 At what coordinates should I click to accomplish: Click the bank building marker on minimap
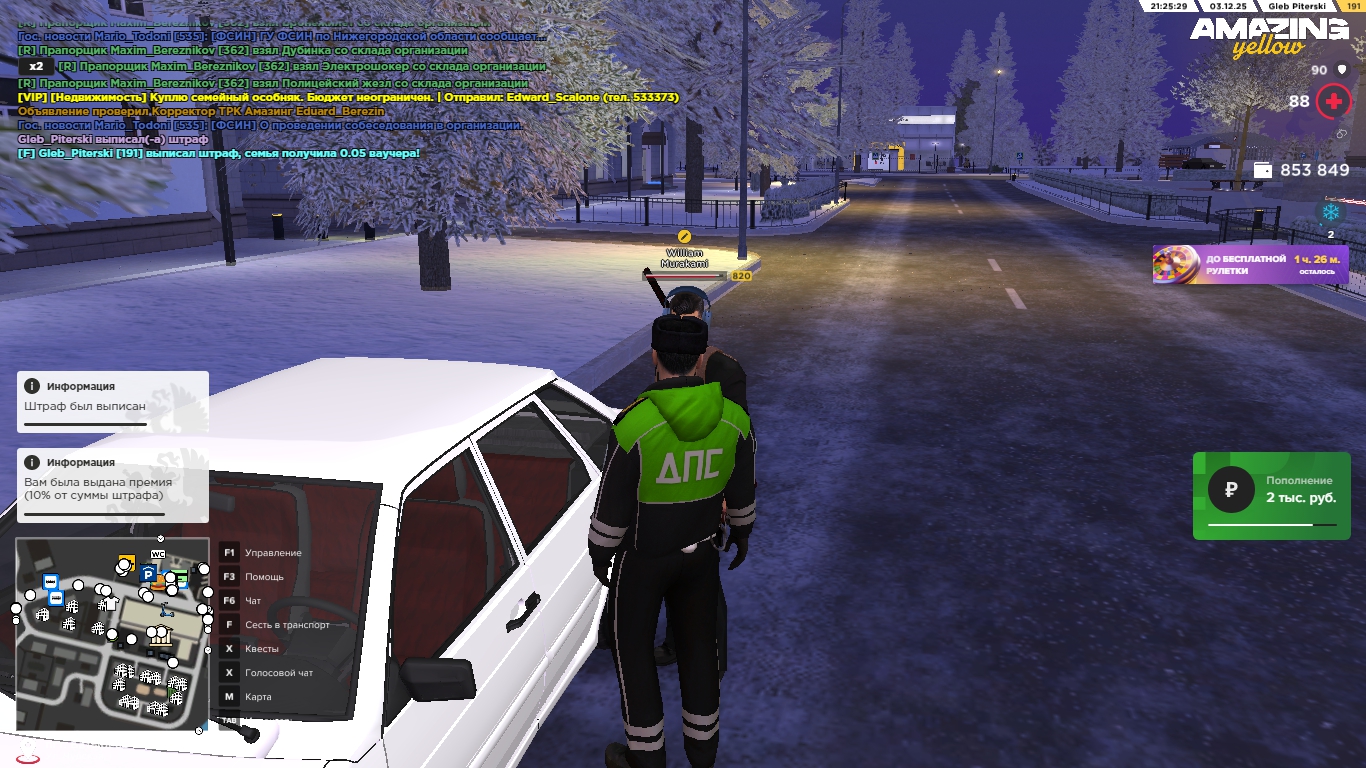pos(160,636)
